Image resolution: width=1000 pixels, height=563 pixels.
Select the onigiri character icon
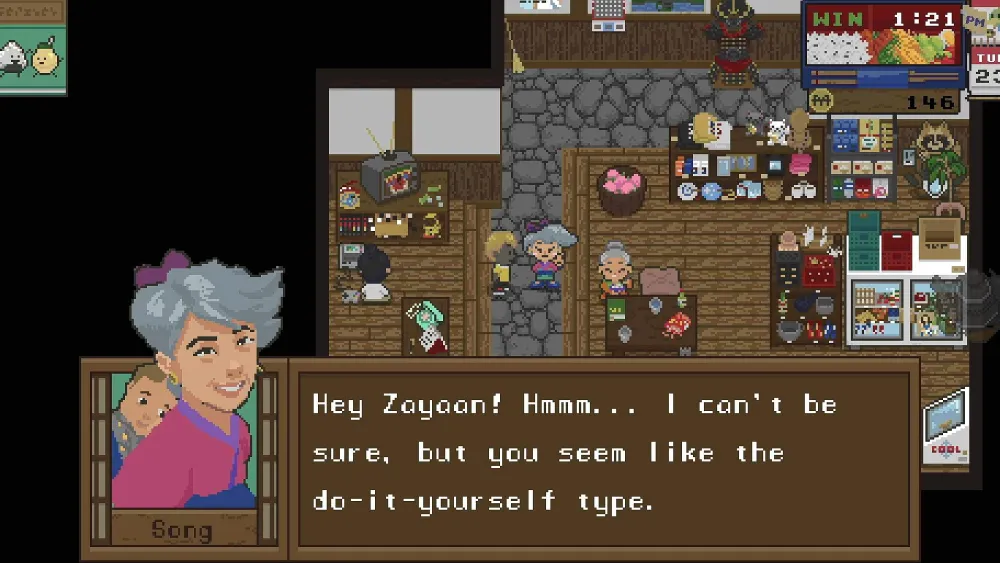(14, 59)
